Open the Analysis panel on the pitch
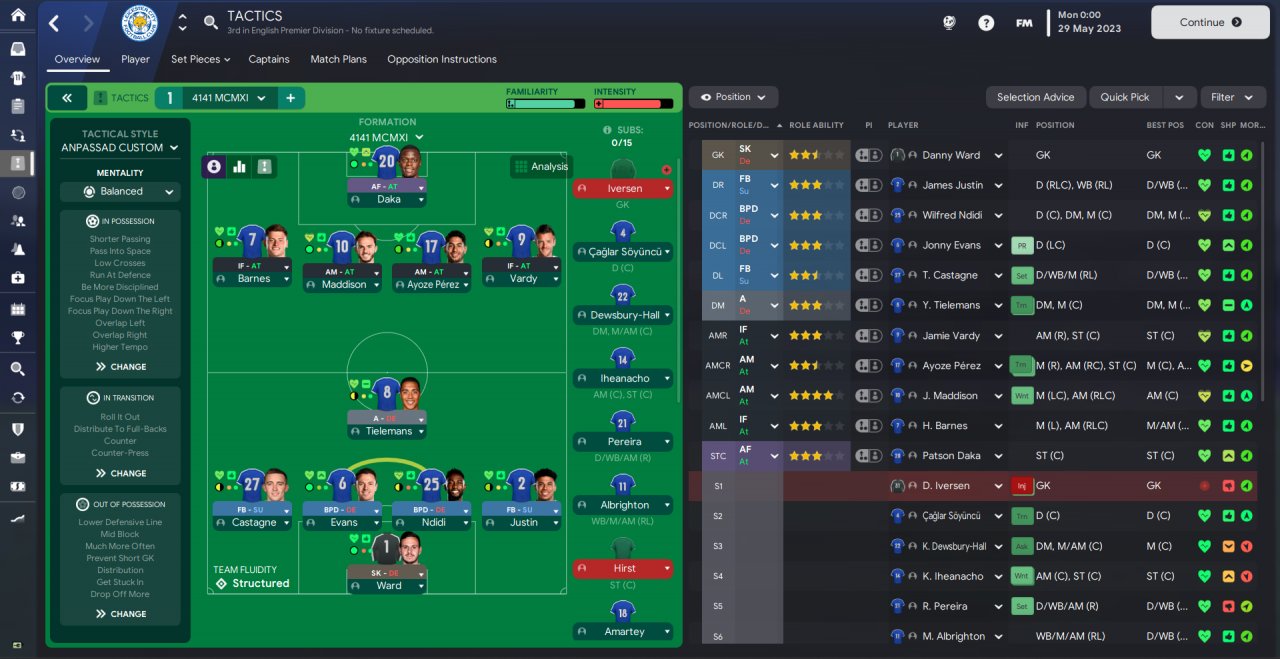 tap(541, 167)
